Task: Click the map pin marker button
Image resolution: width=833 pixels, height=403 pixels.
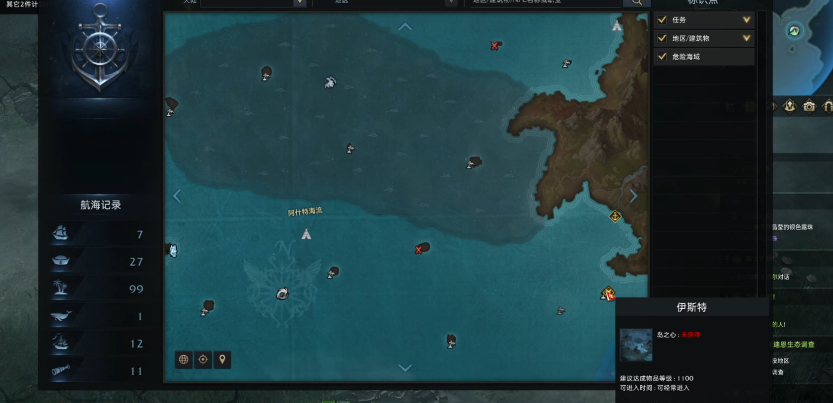Action: [222, 359]
